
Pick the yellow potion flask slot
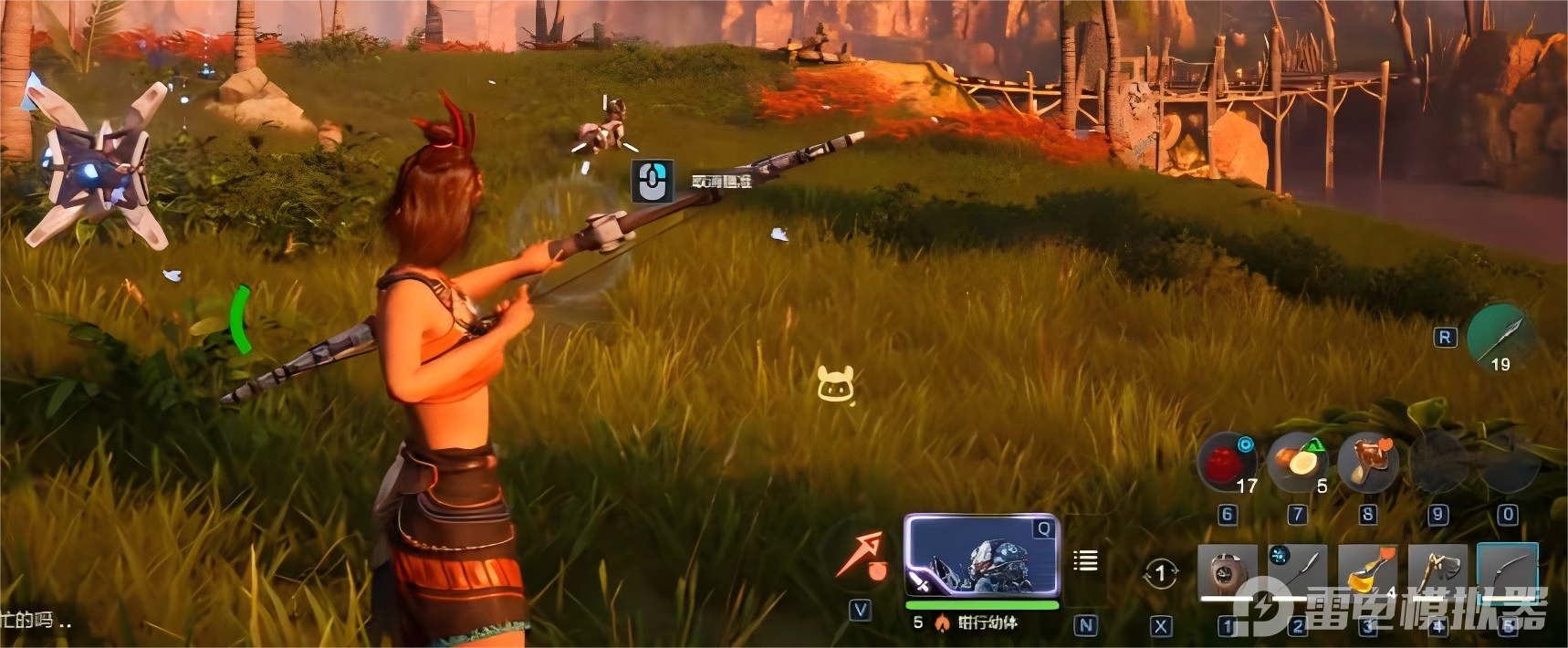pyautogui.click(x=1367, y=573)
